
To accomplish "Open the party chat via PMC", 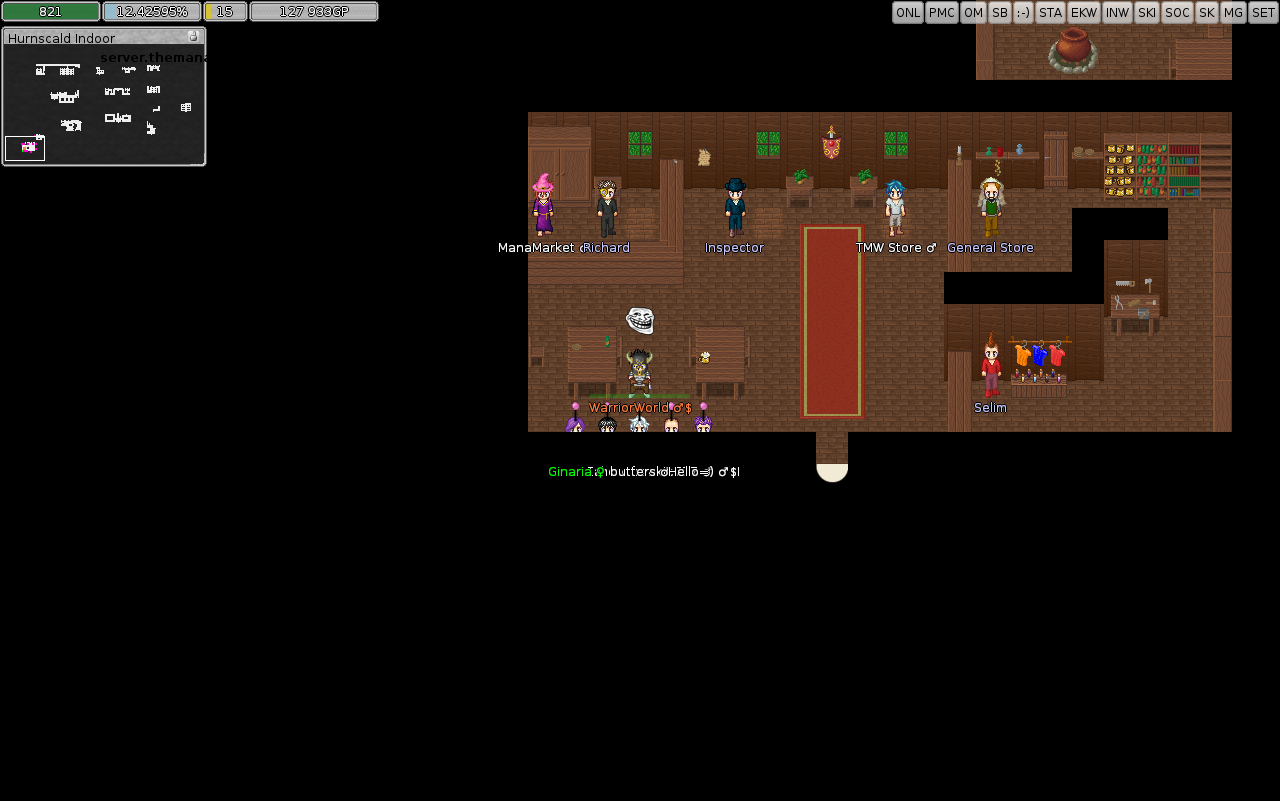I will pyautogui.click(x=941, y=12).
